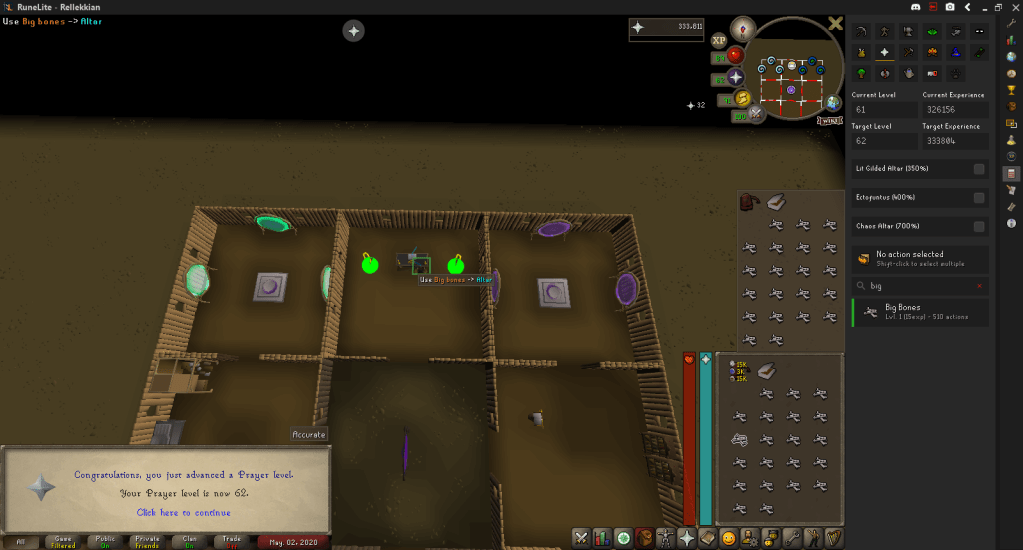Tick the Lit Gilded Altar (350%) checkbox

(x=979, y=169)
